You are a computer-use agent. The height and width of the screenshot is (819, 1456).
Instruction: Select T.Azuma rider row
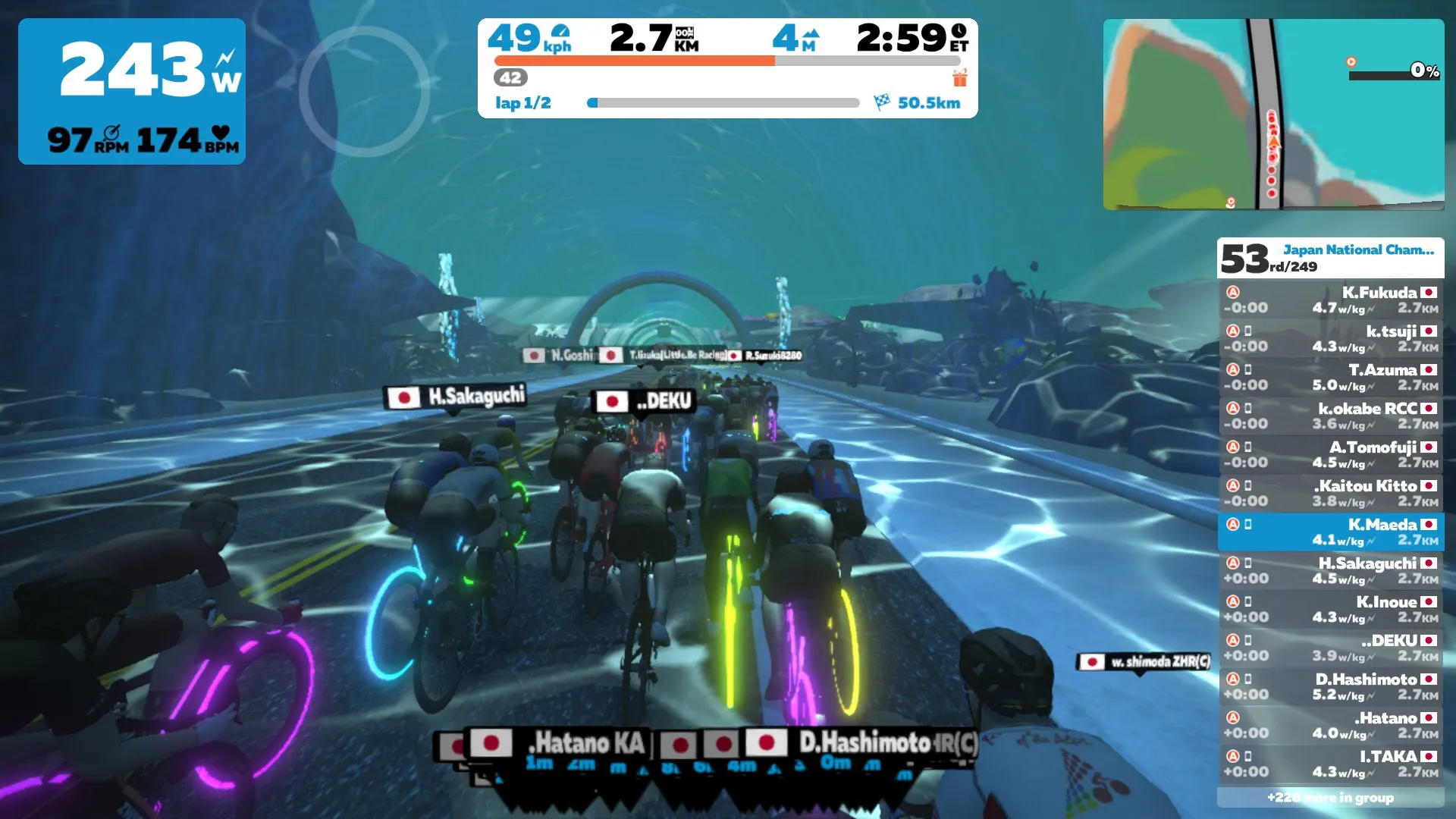[1330, 377]
